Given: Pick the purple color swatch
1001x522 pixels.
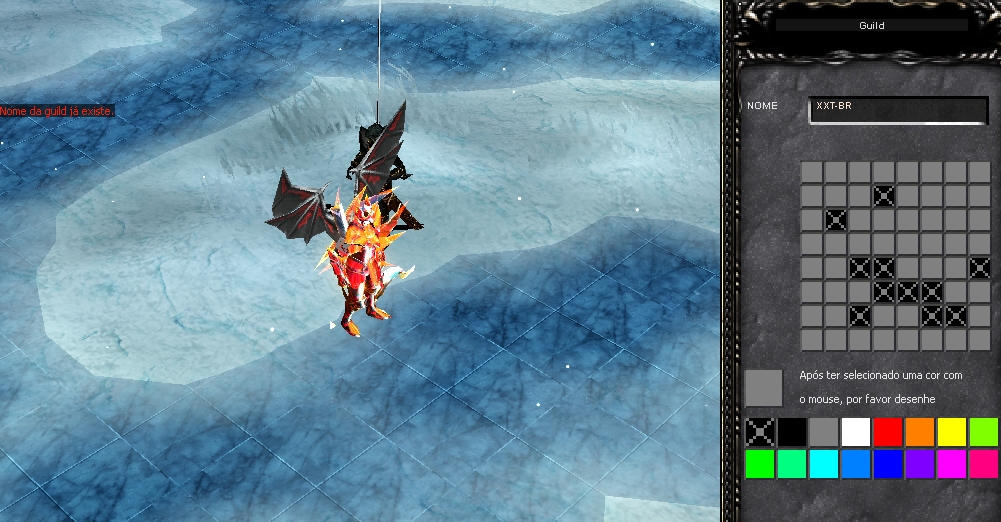Looking at the screenshot, I should 920,464.
